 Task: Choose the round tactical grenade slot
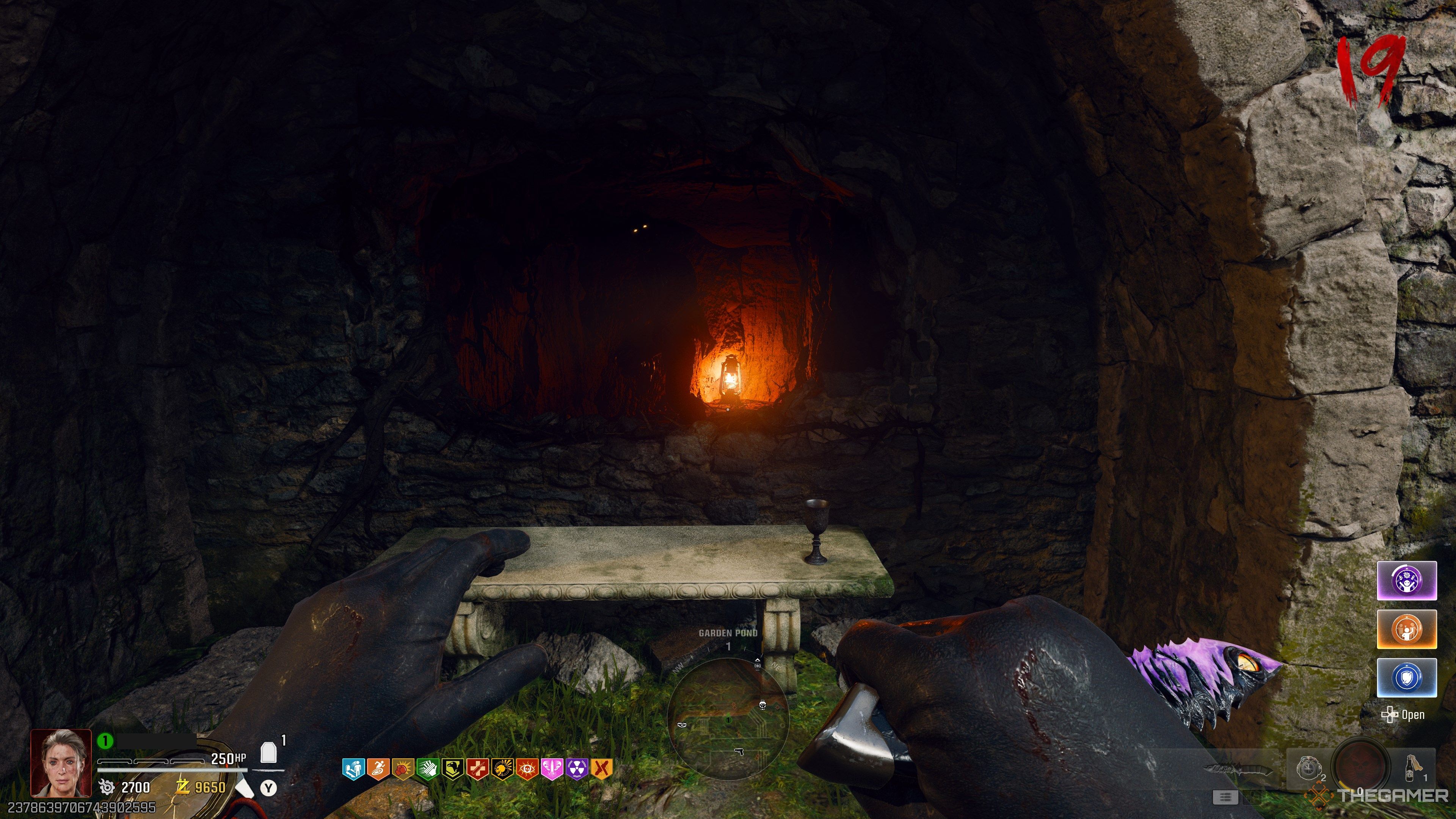pos(1310,769)
